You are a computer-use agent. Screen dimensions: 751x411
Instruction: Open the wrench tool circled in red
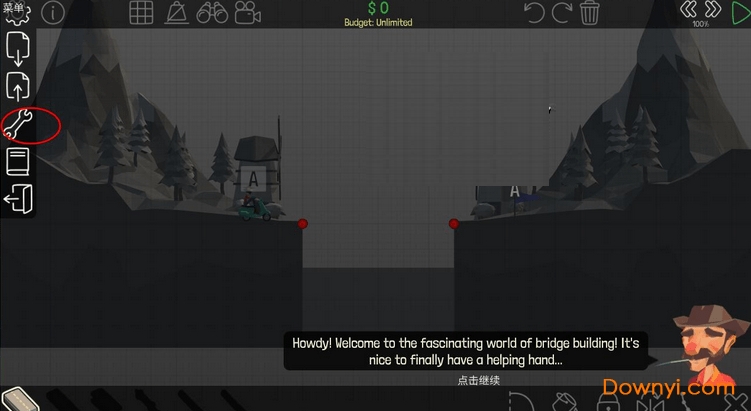pyautogui.click(x=19, y=125)
